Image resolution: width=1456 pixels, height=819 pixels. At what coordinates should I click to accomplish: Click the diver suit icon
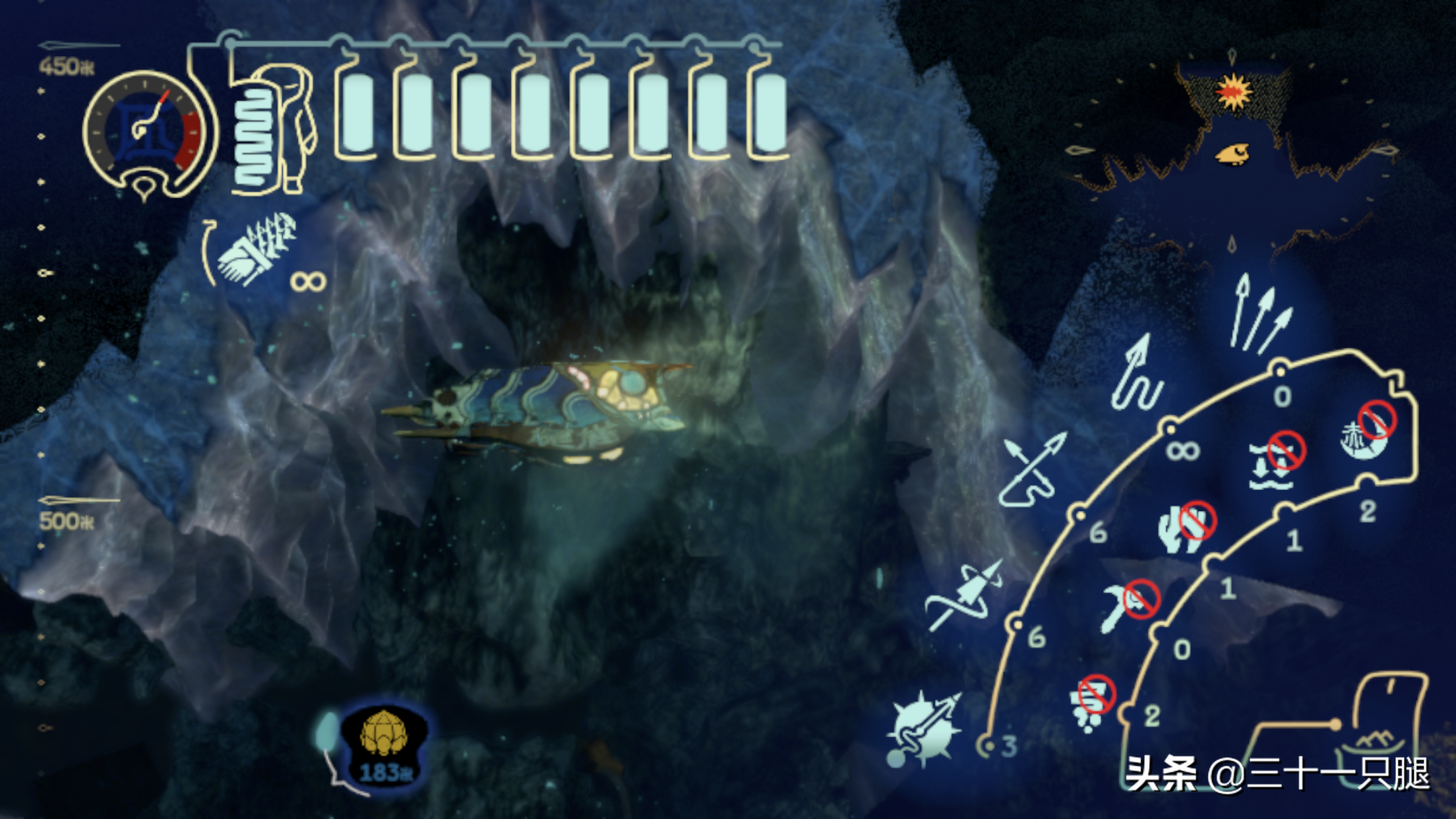[274, 129]
